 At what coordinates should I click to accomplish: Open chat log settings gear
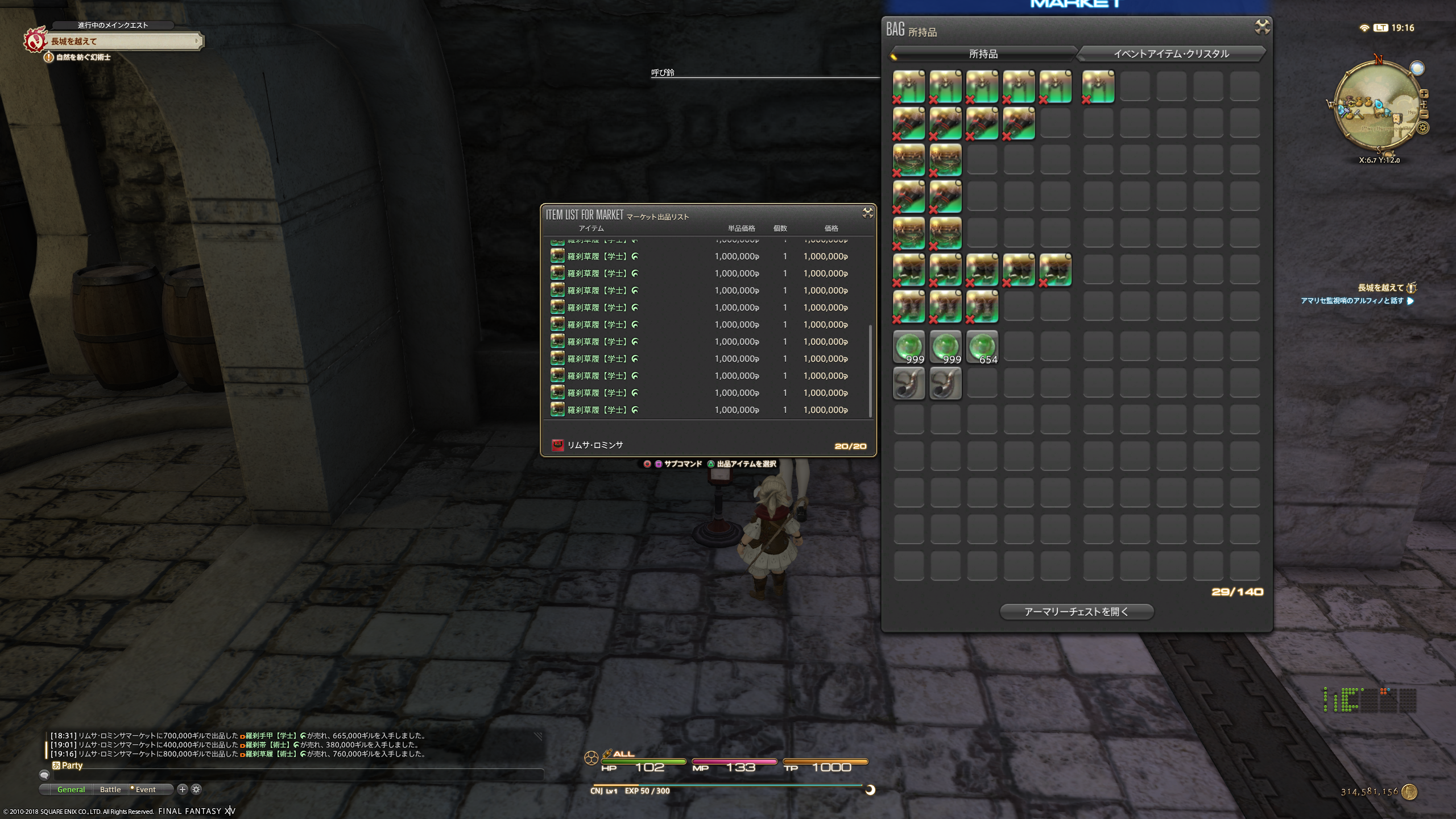pos(196,789)
